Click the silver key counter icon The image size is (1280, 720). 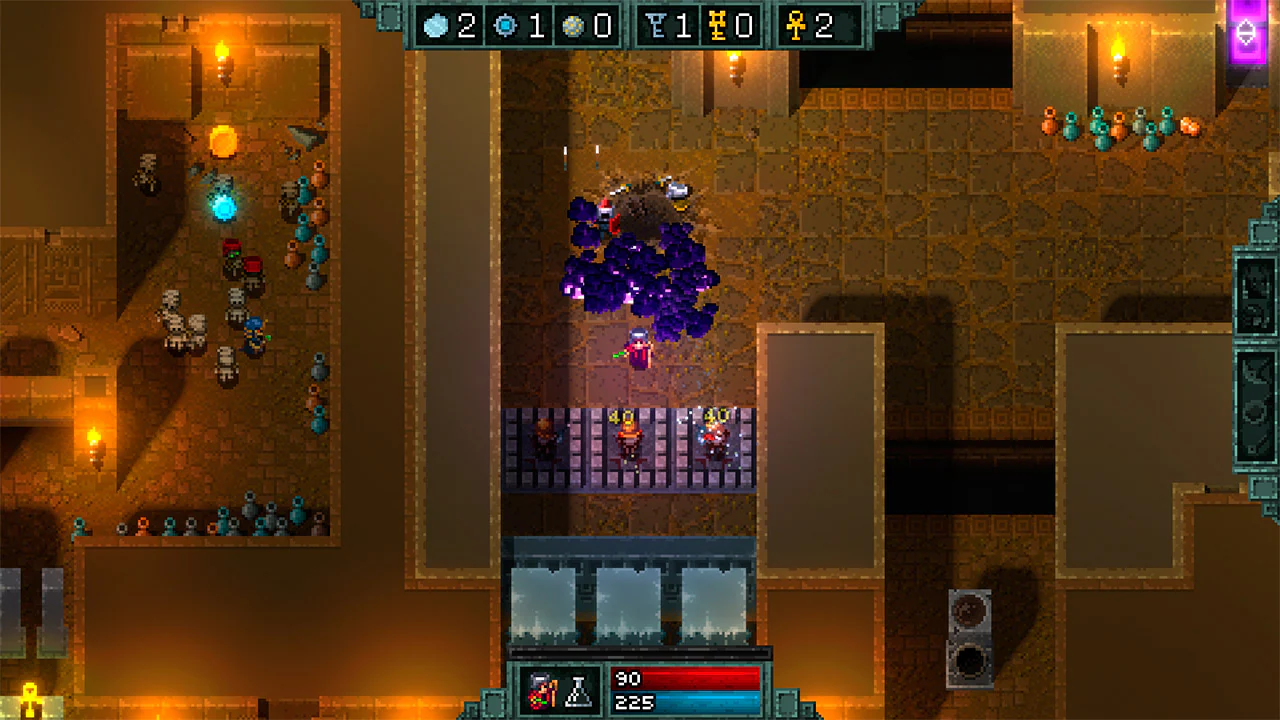(x=657, y=26)
